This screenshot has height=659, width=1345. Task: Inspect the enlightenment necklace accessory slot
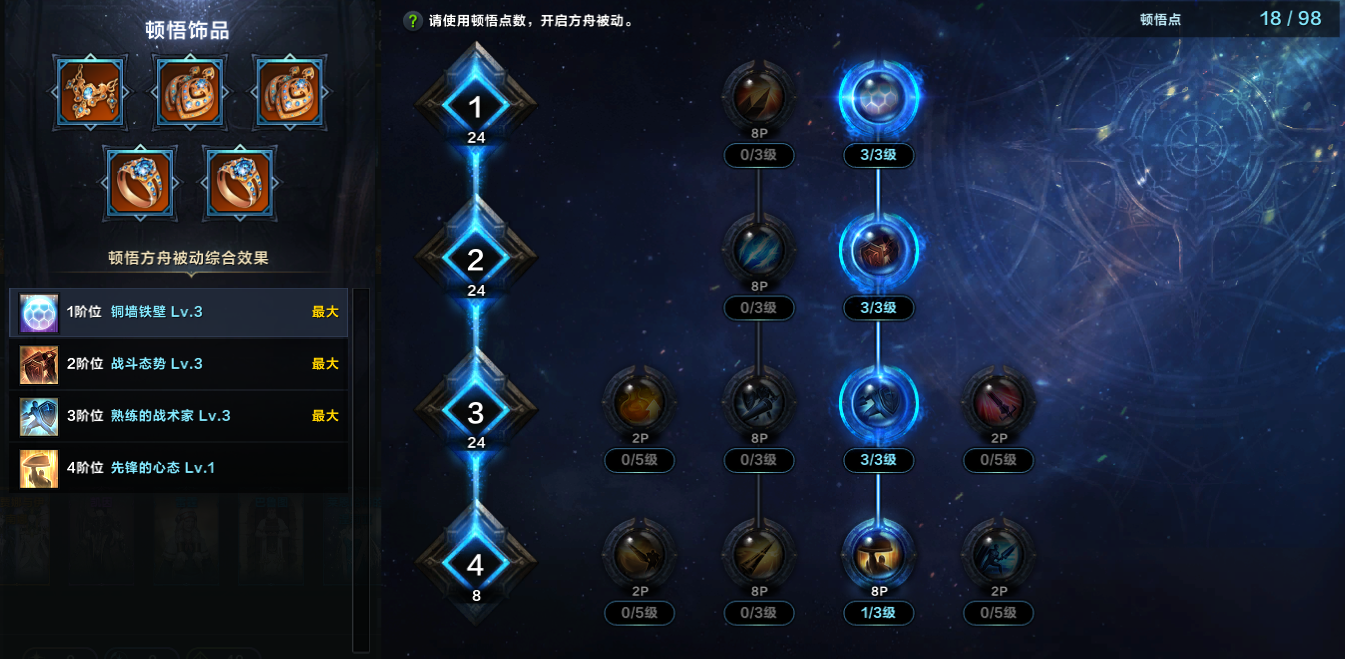pos(90,93)
